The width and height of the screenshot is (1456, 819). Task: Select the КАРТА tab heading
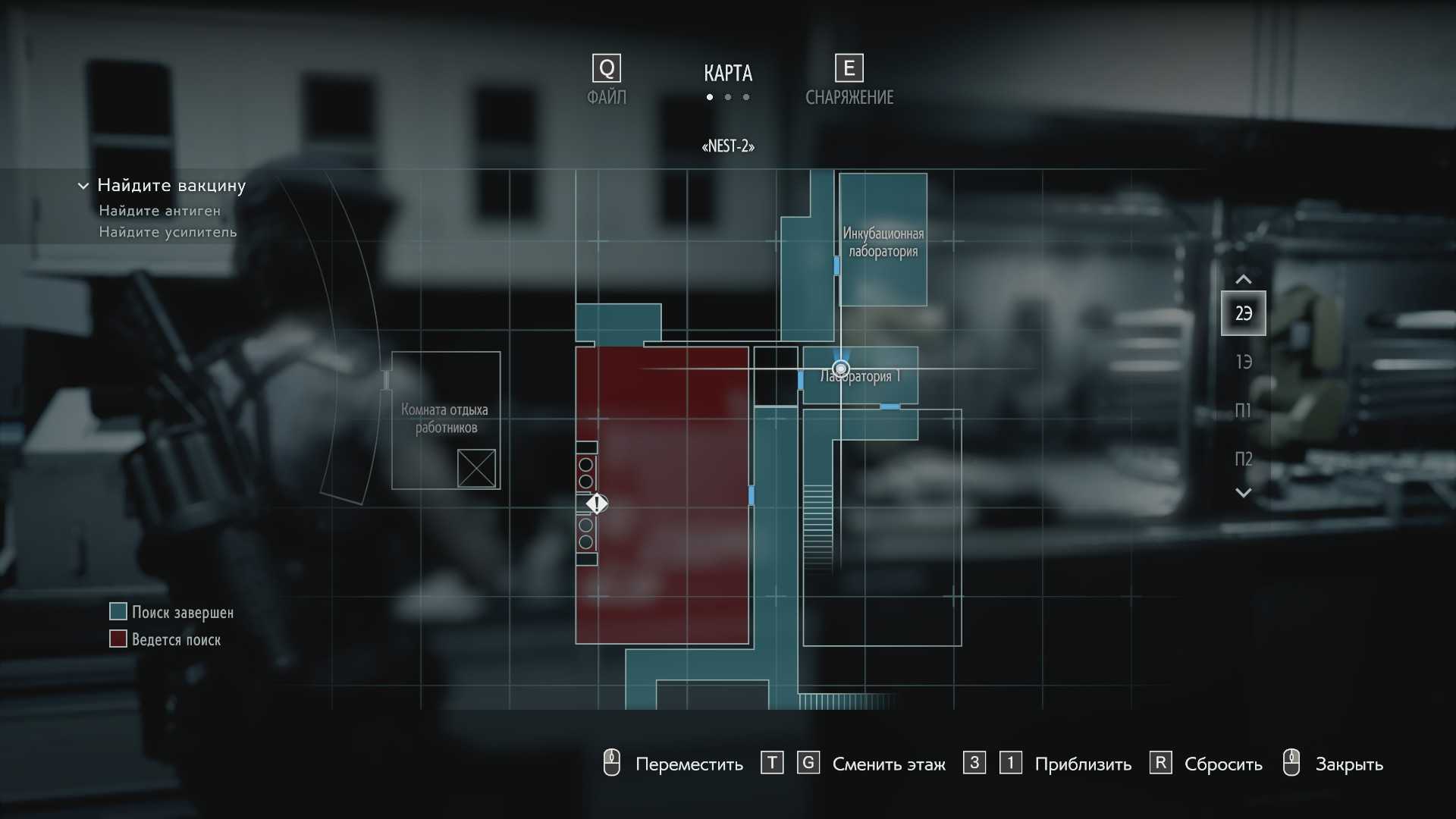727,74
